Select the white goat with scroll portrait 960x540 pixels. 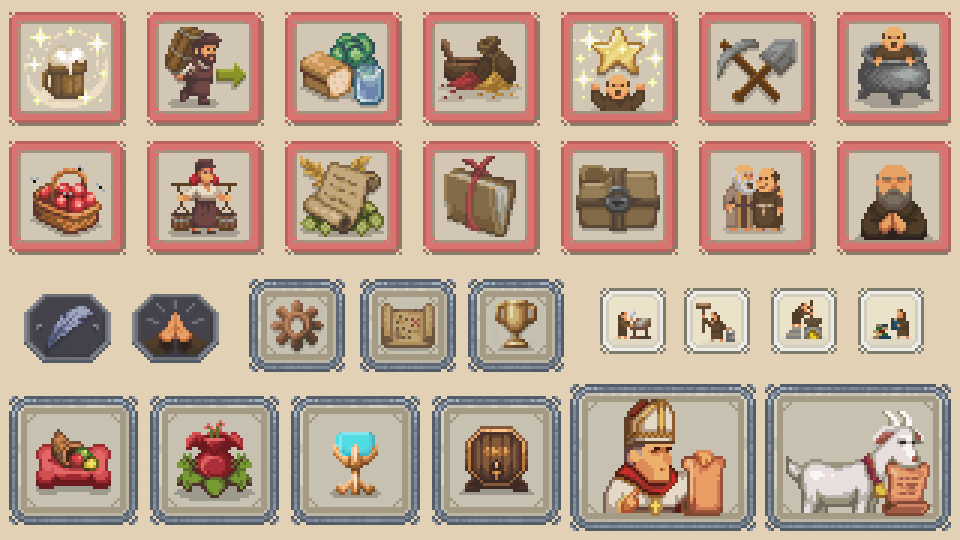click(858, 458)
